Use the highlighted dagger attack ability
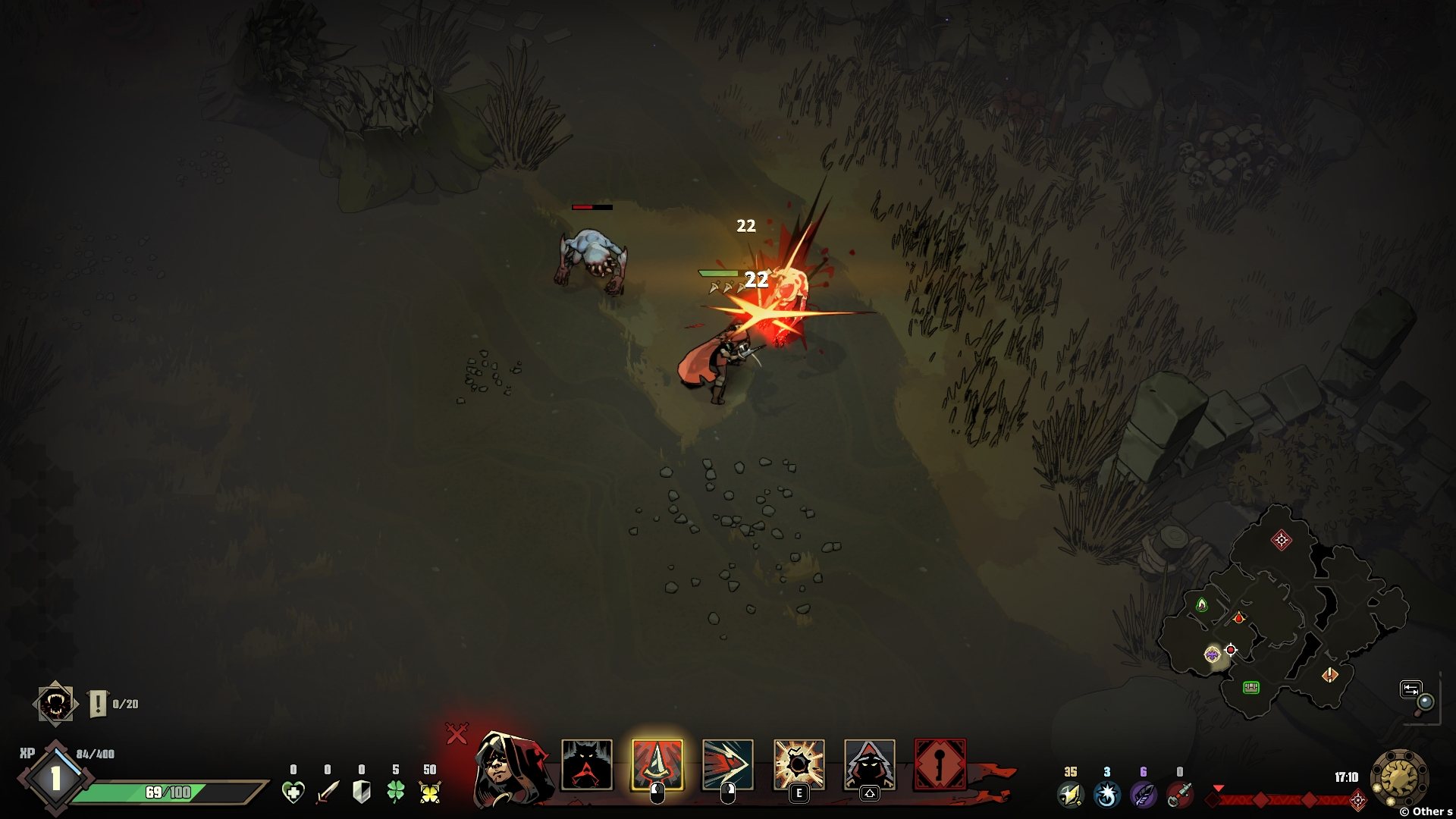This screenshot has height=819, width=1456. (657, 764)
